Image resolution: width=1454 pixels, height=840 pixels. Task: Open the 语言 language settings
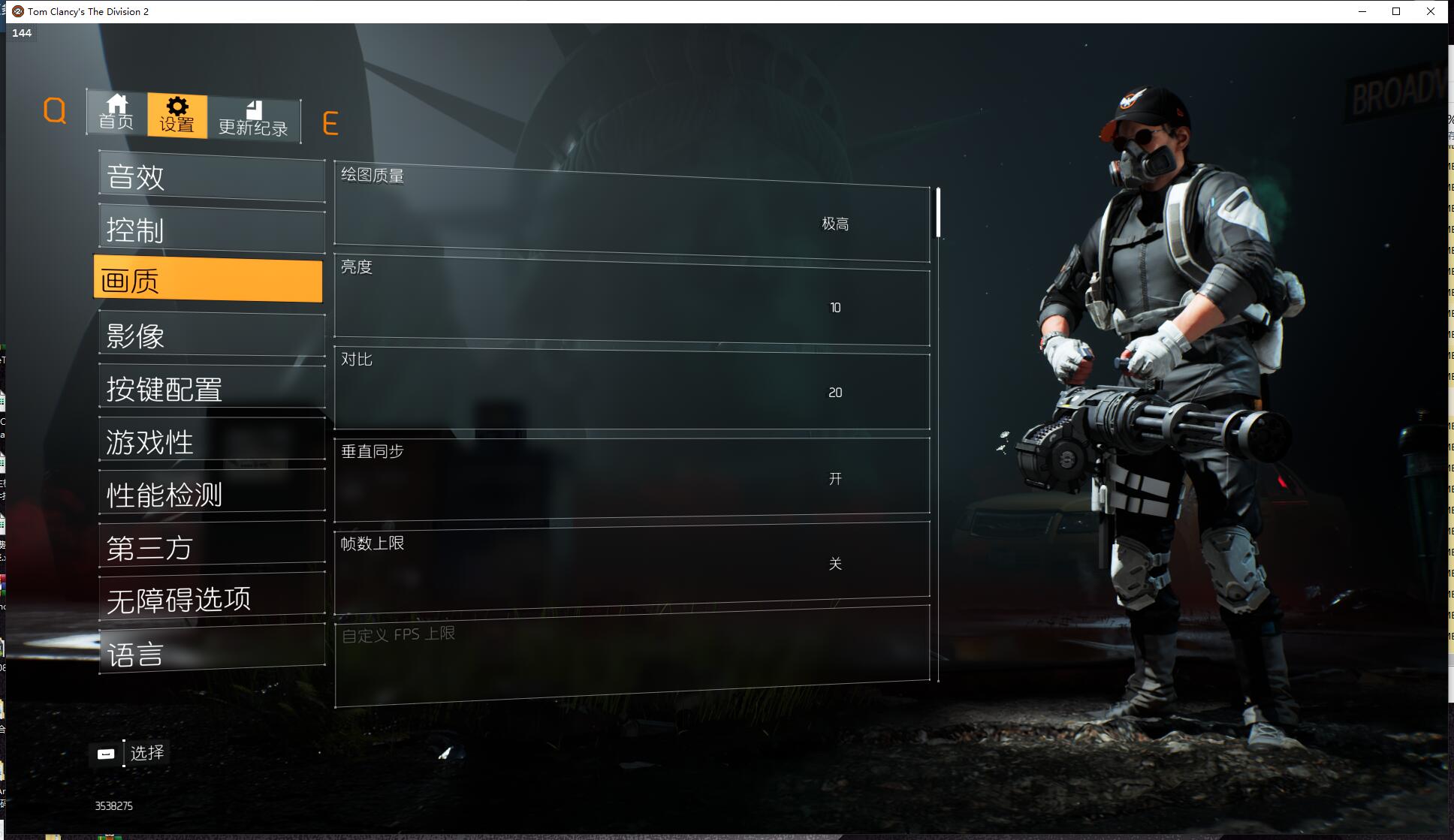(212, 654)
